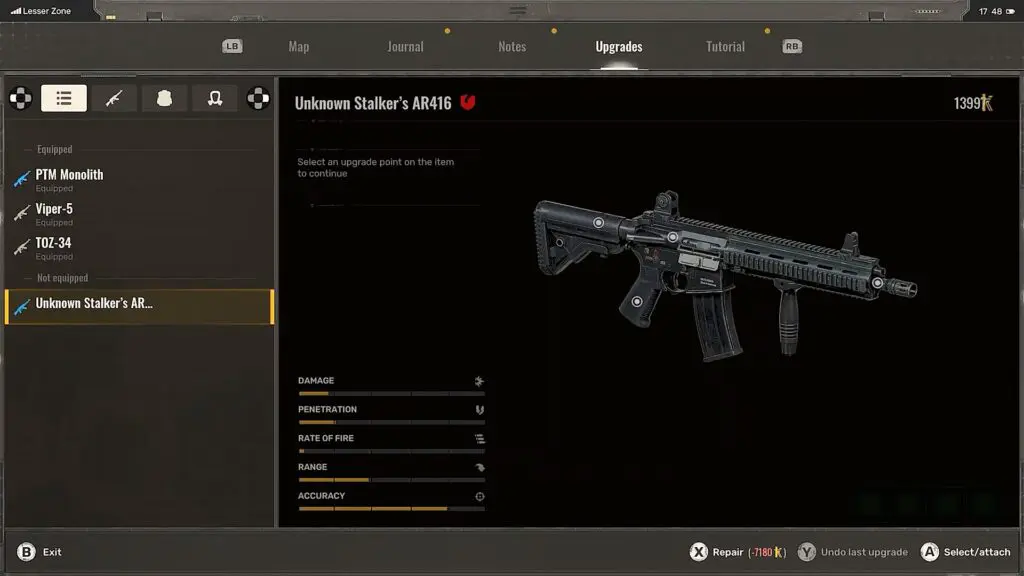Go to the Tutorial tab
Image resolution: width=1024 pixels, height=576 pixels.
point(725,47)
